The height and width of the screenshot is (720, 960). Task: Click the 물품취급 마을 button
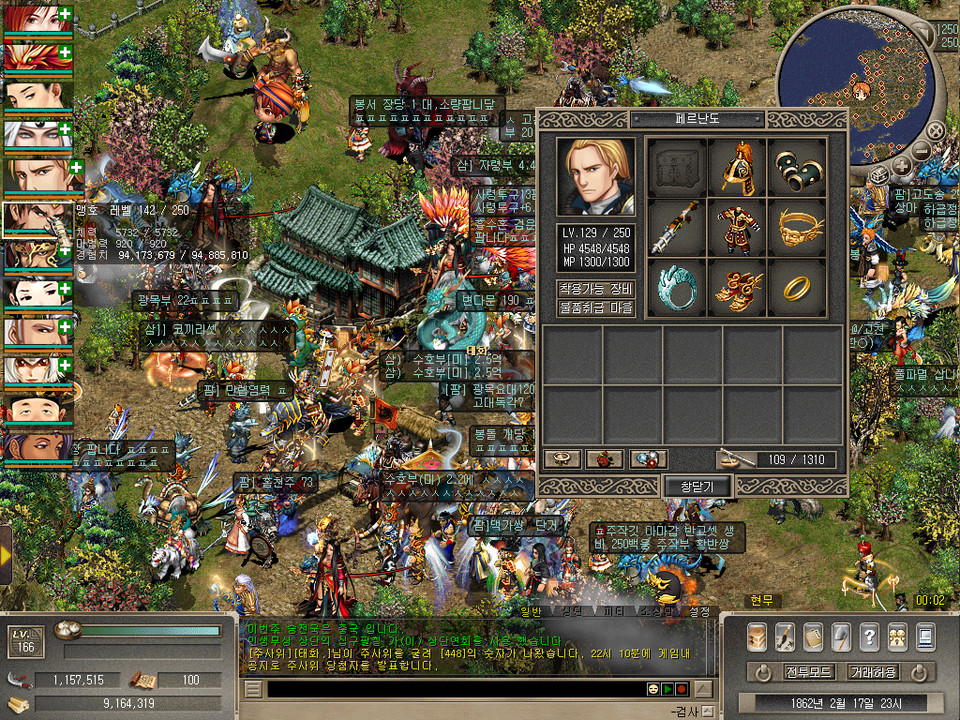(595, 307)
